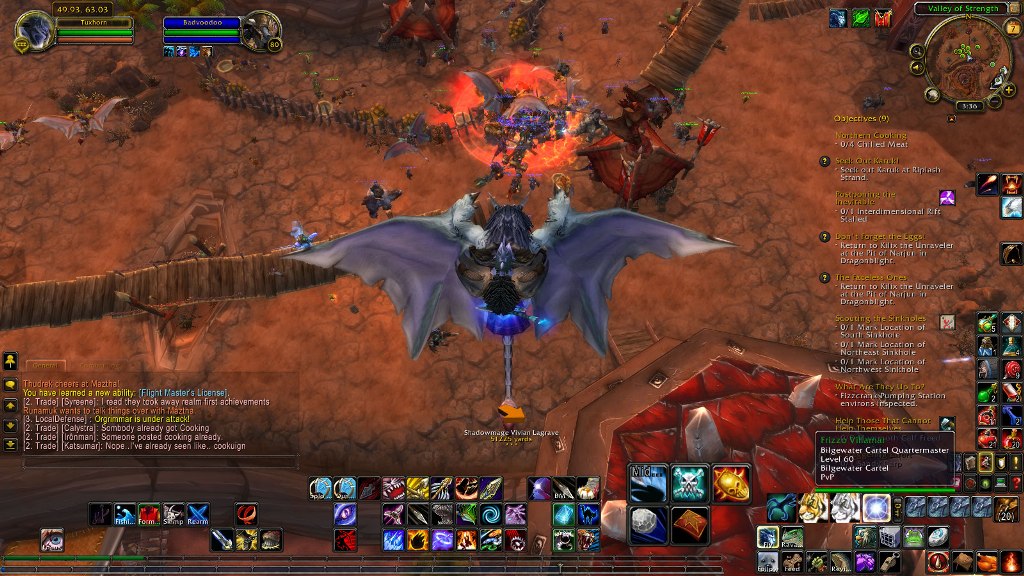Open the chat speech-bubble menu button
1024x576 pixels.
(10, 383)
